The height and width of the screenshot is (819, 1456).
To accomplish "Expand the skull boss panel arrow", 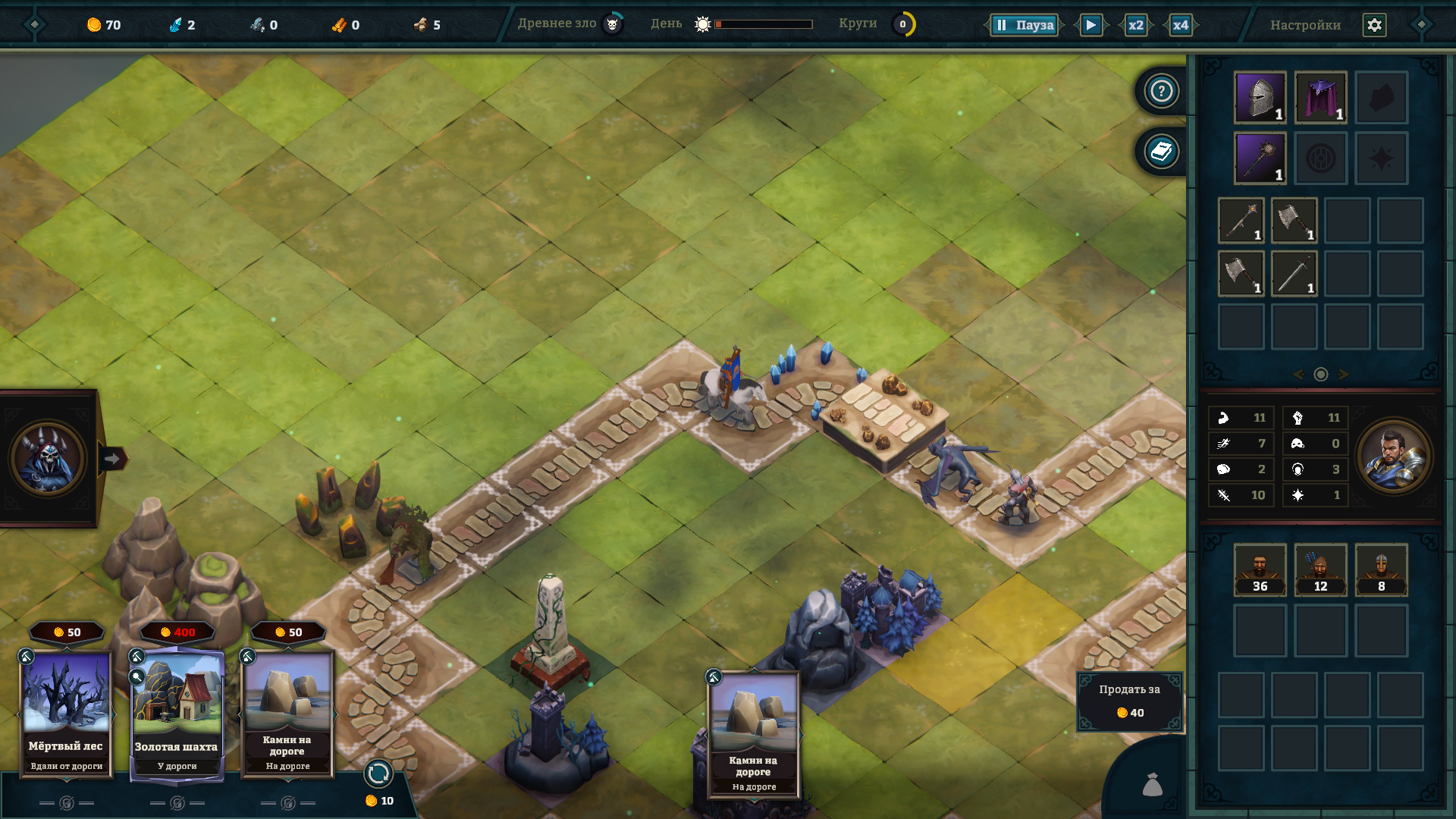I will click(112, 459).
